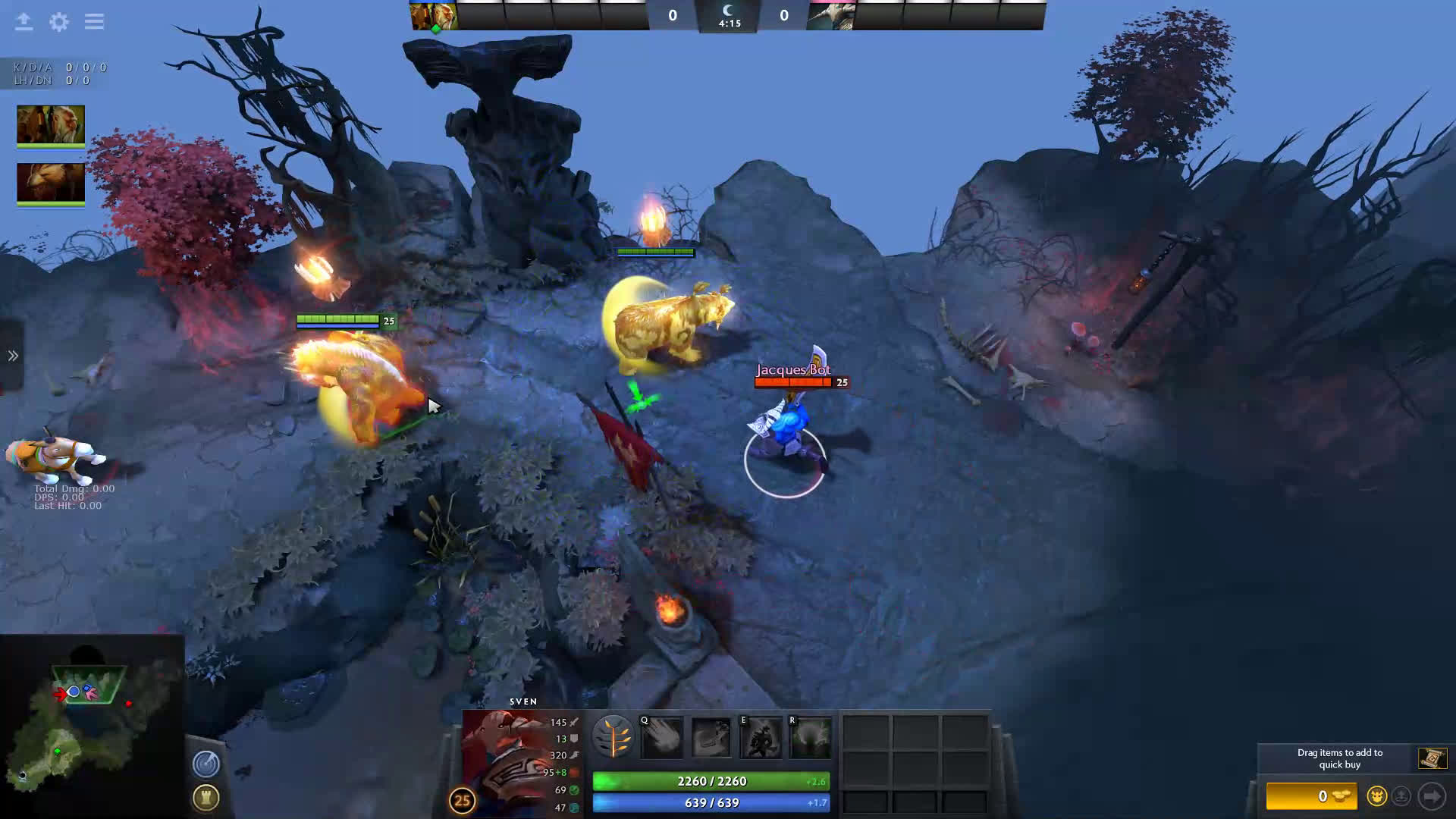Select the courier button

coord(1376,796)
